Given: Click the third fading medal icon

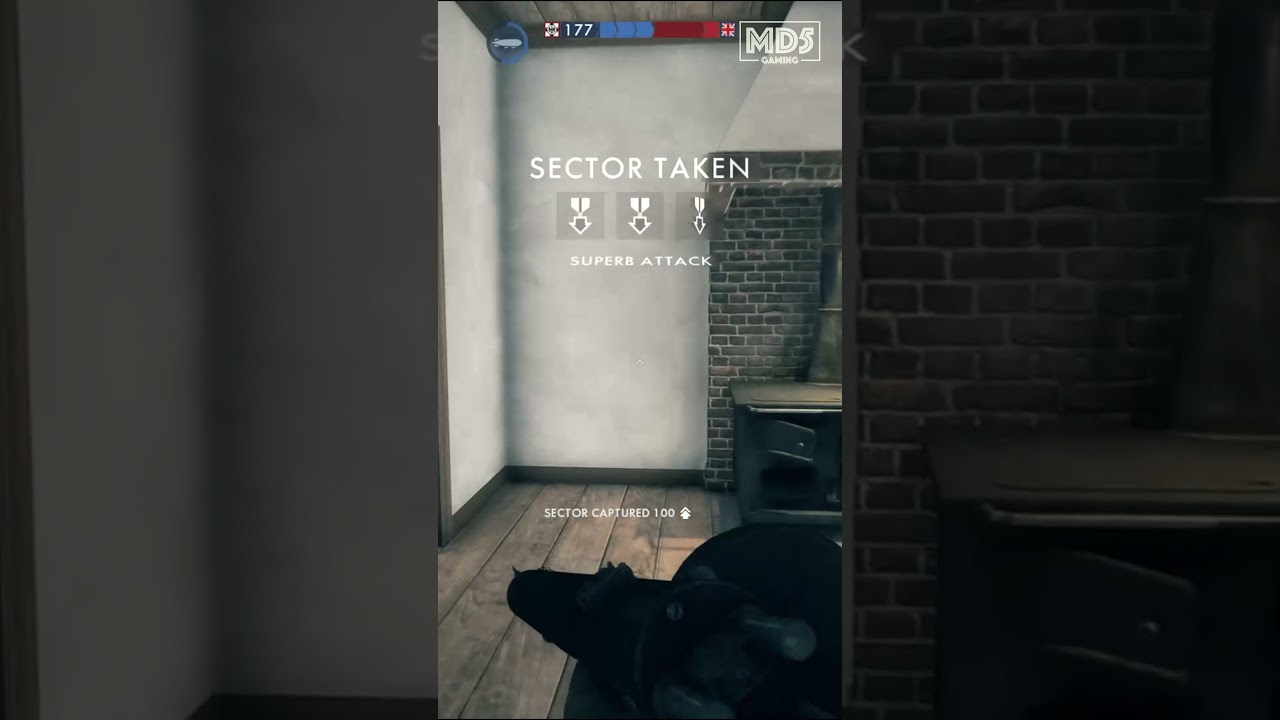Looking at the screenshot, I should [x=699, y=215].
